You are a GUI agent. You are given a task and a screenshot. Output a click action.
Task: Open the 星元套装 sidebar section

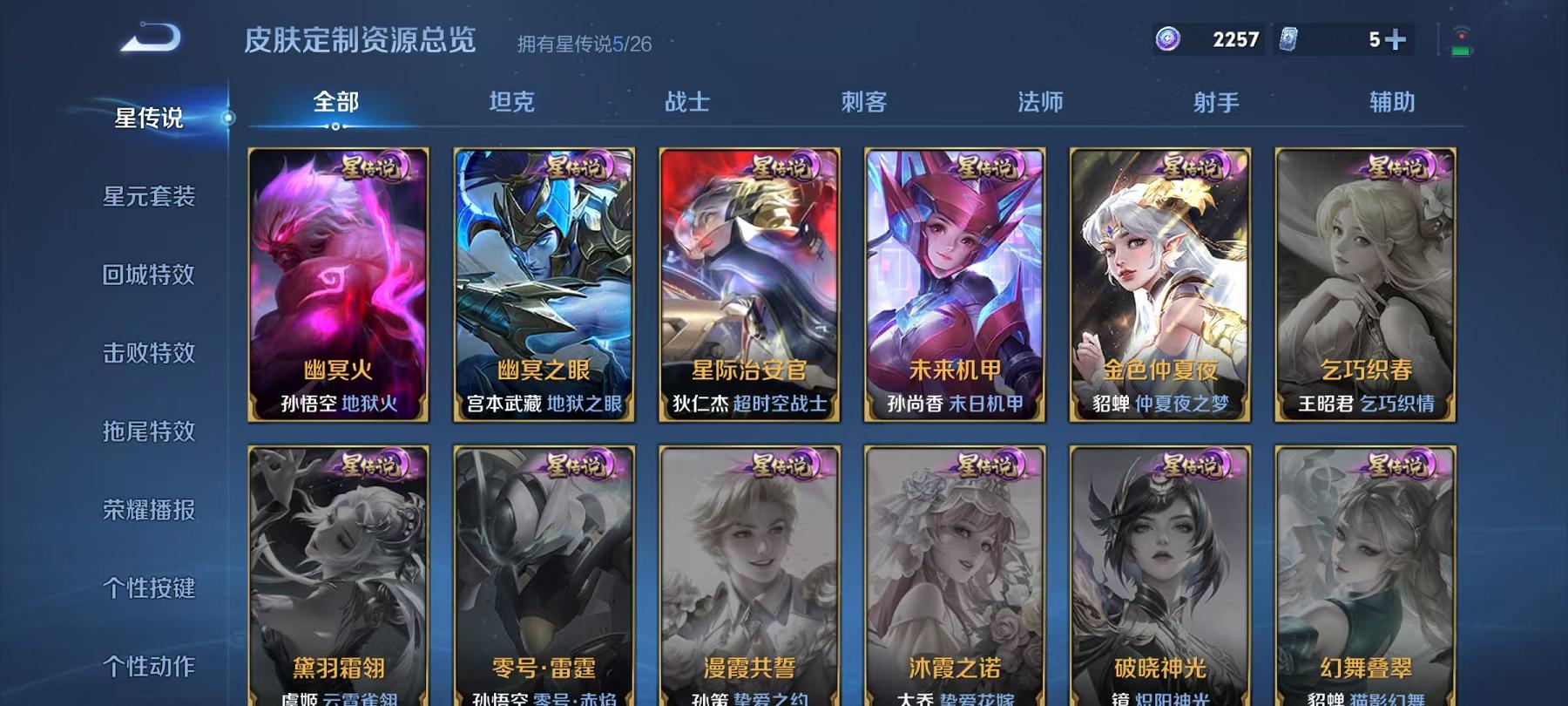click(150, 198)
